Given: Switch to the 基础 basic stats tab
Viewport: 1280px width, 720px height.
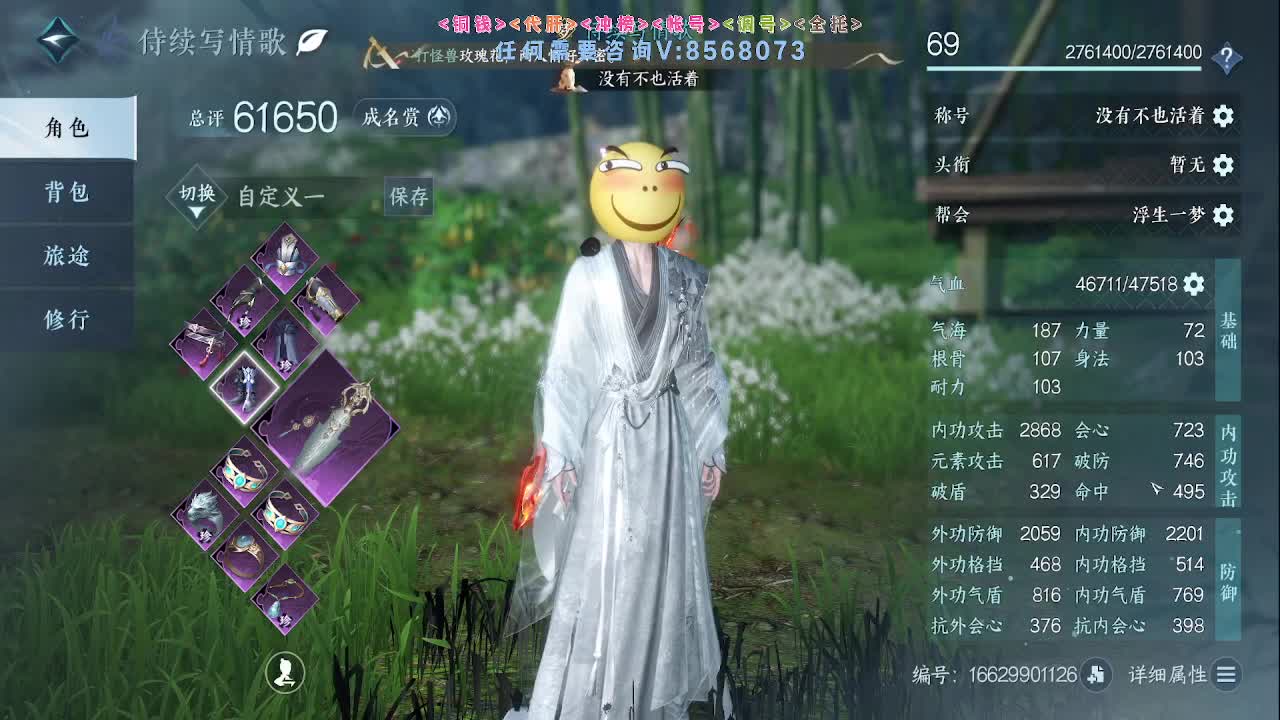Looking at the screenshot, I should (1229, 335).
